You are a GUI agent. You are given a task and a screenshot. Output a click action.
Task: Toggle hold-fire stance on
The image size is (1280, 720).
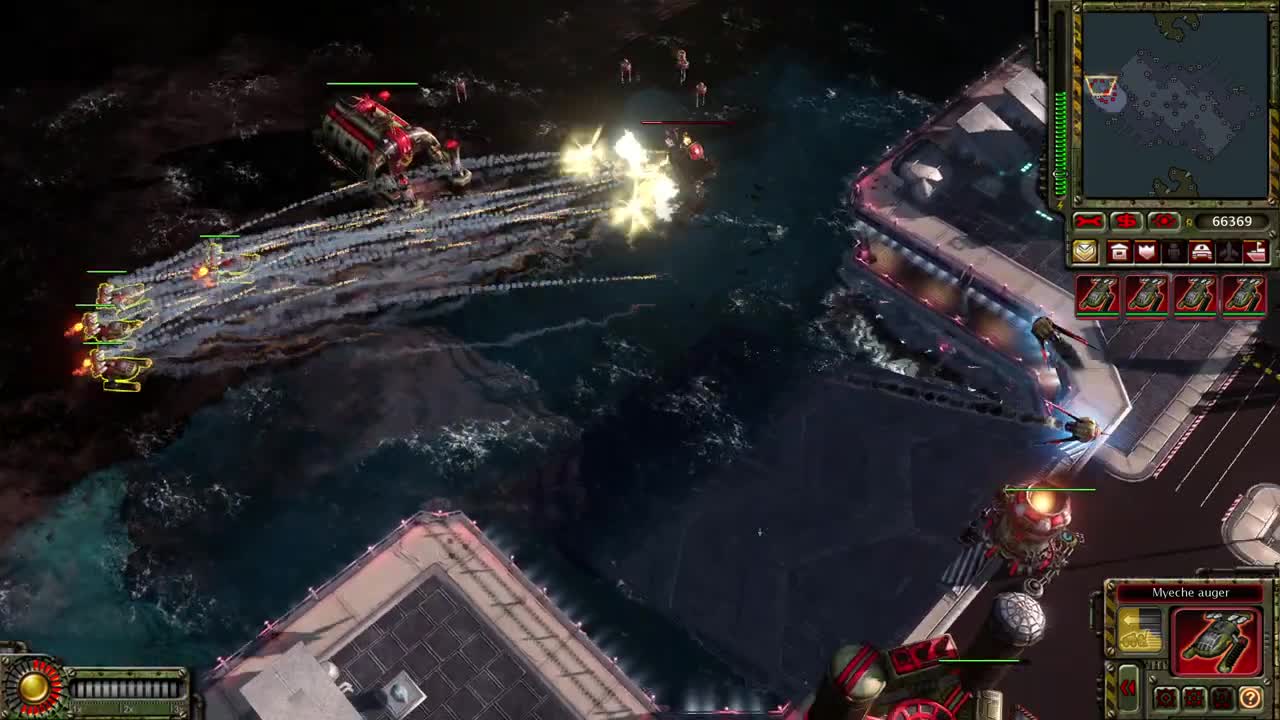pos(1221,698)
